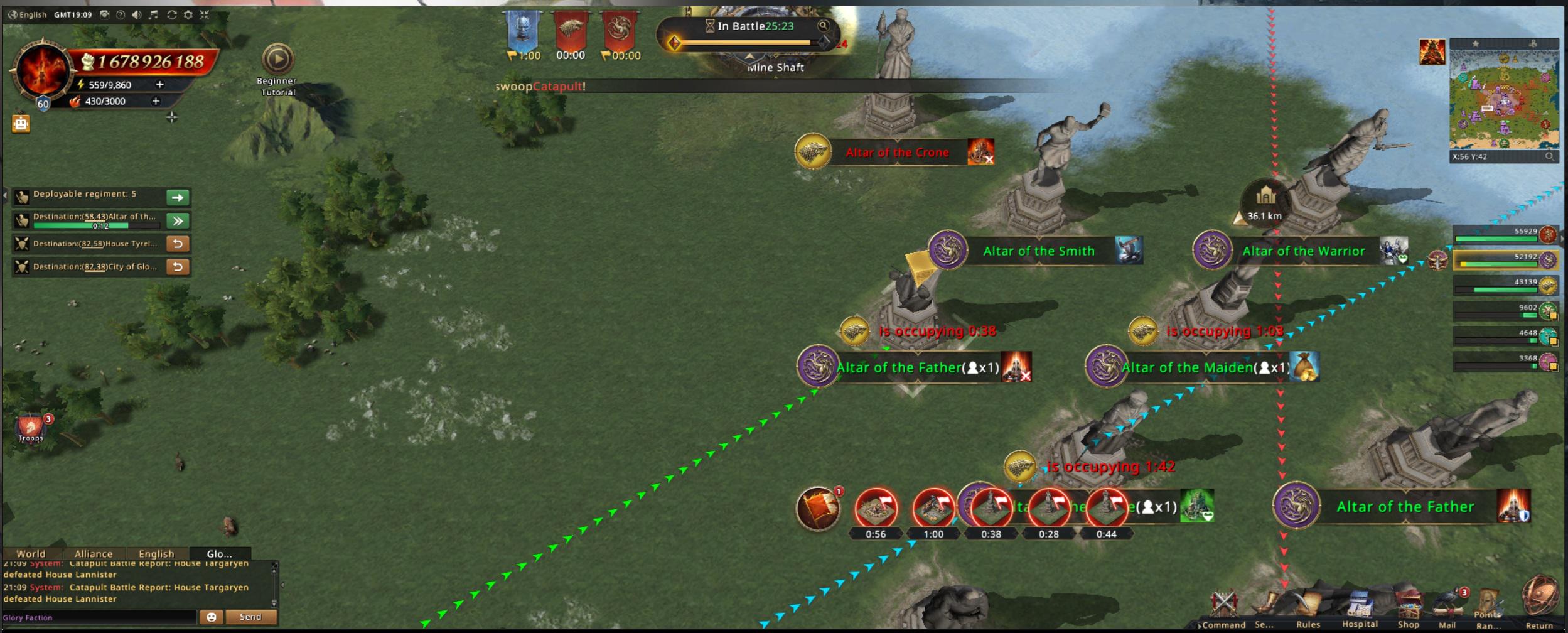Toggle the sound speaker icon
This screenshot has height=633, width=1568.
137,14
